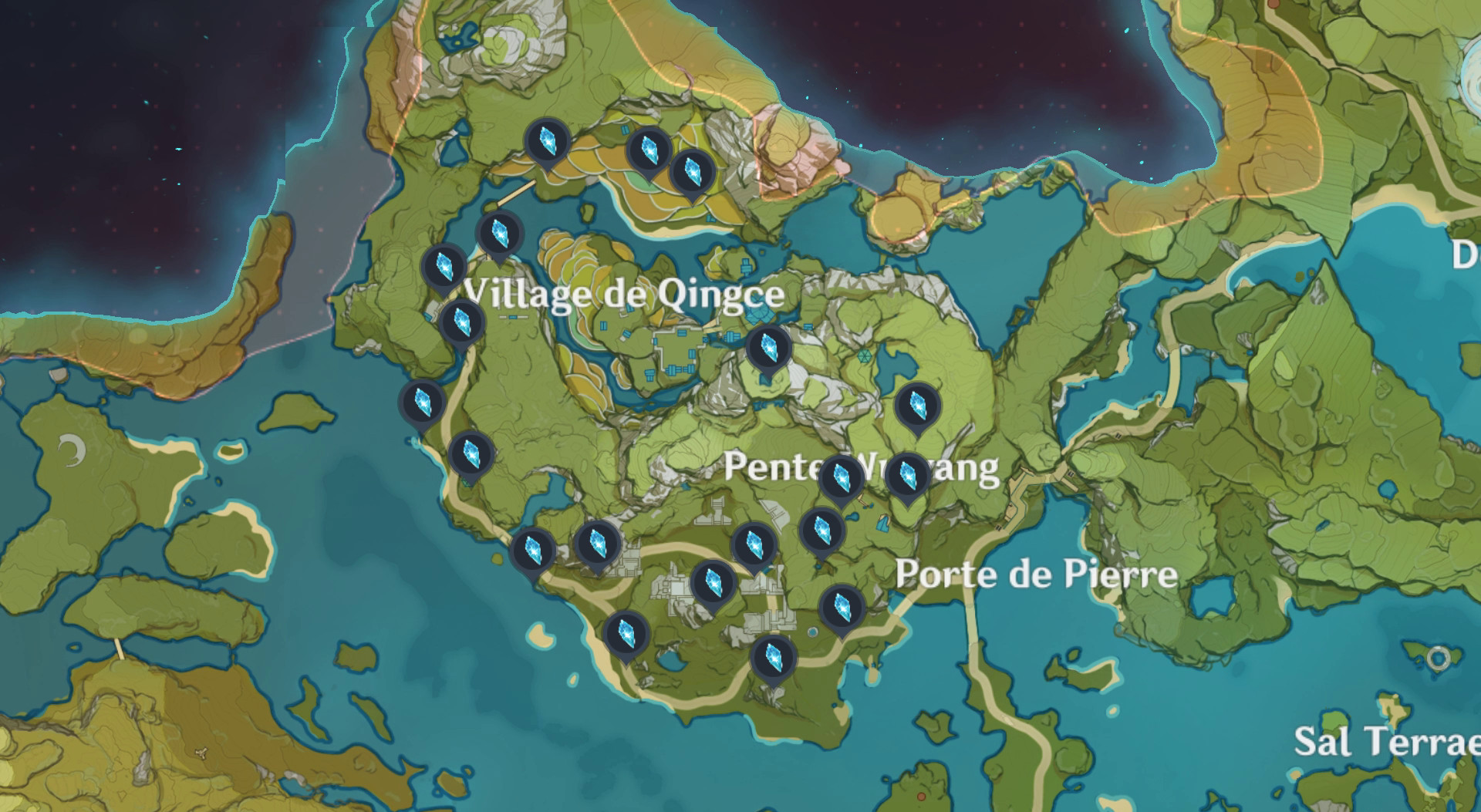Click the crystal marker in the ruins at bottom center
The width and height of the screenshot is (1481, 812).
714,582
